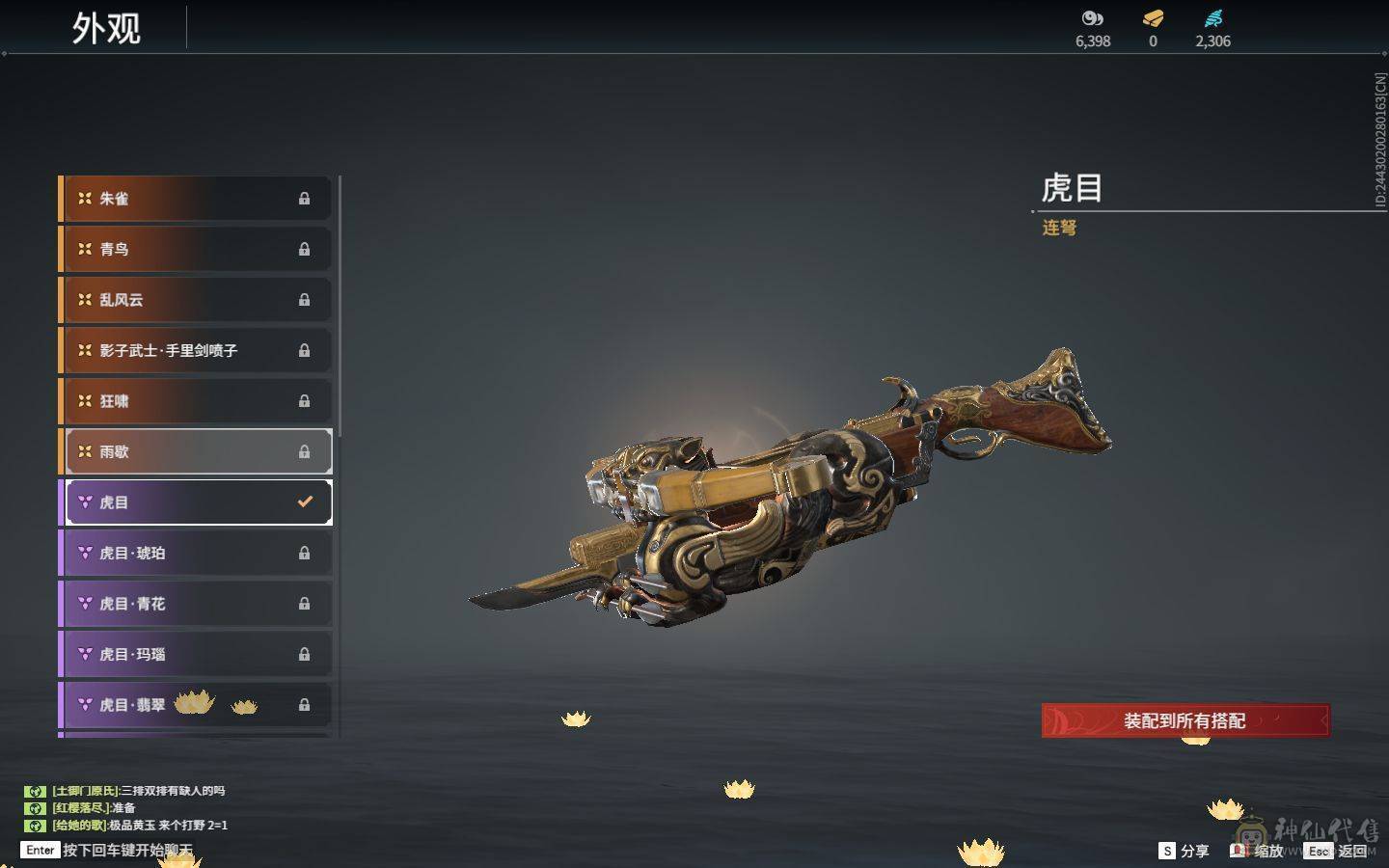Viewport: 1389px width, 868px height.
Task: Toggle the lock on 青鸟 skin entry
Action: click(305, 249)
